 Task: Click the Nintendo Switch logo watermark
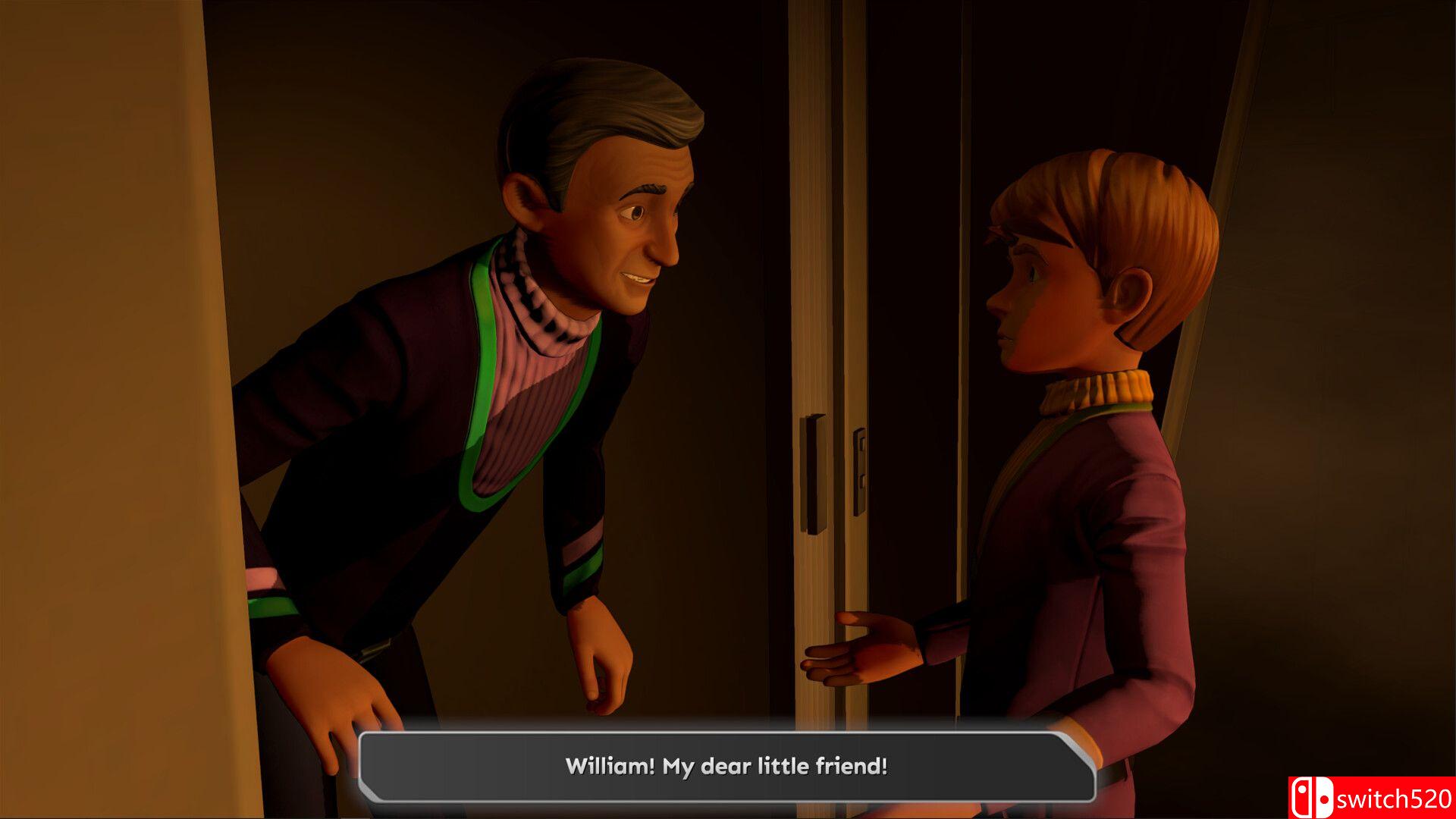tap(1312, 798)
